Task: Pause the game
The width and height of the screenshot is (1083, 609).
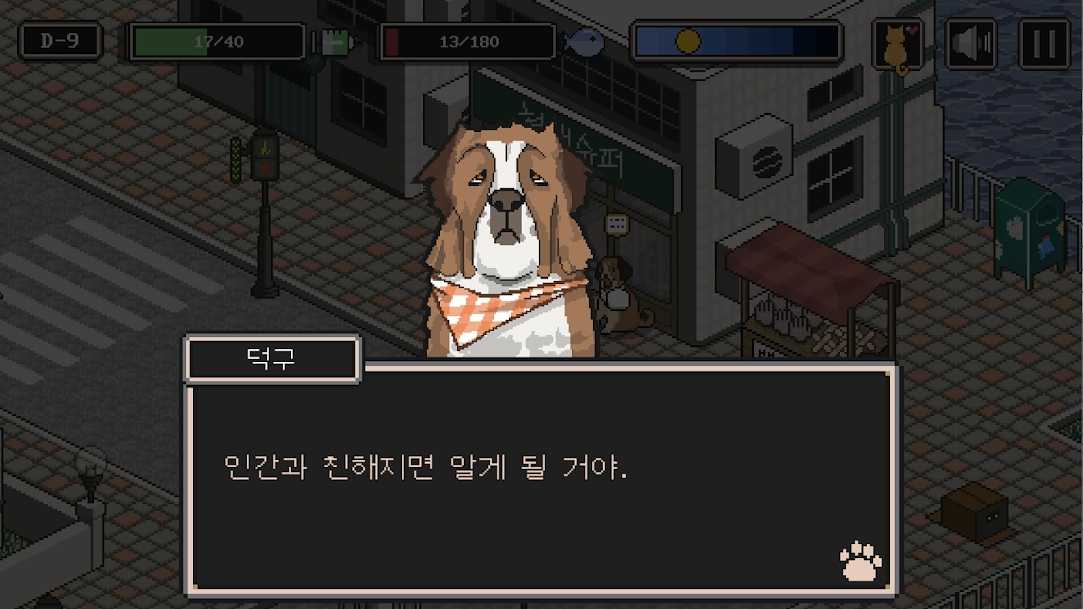Action: pos(1043,45)
